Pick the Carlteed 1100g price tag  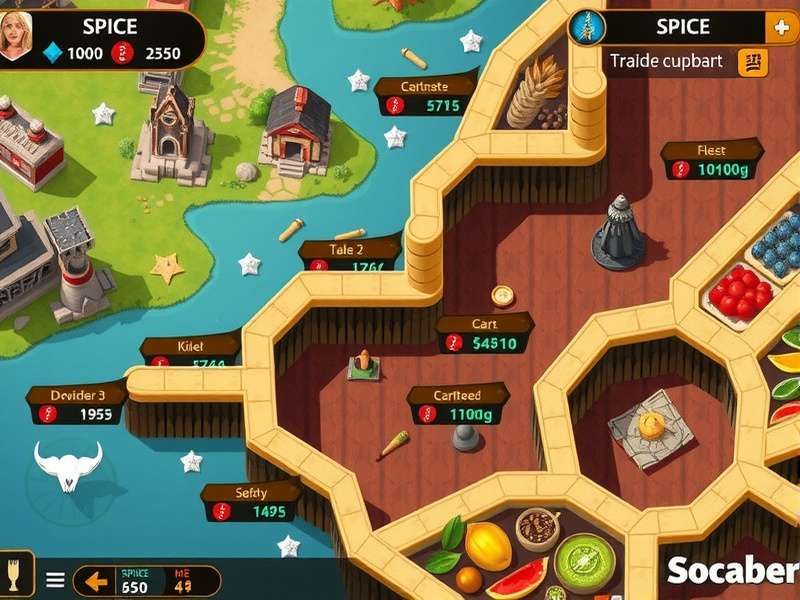pyautogui.click(x=458, y=404)
